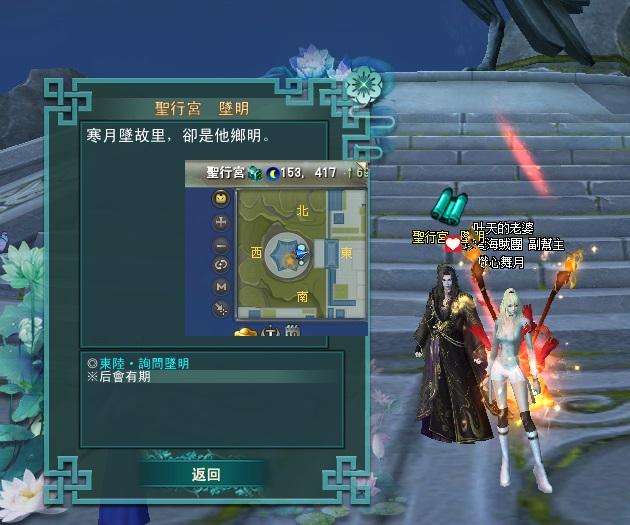The image size is (630, 525).
Task: Select the 后會有期 farewell option
Action: point(121,377)
